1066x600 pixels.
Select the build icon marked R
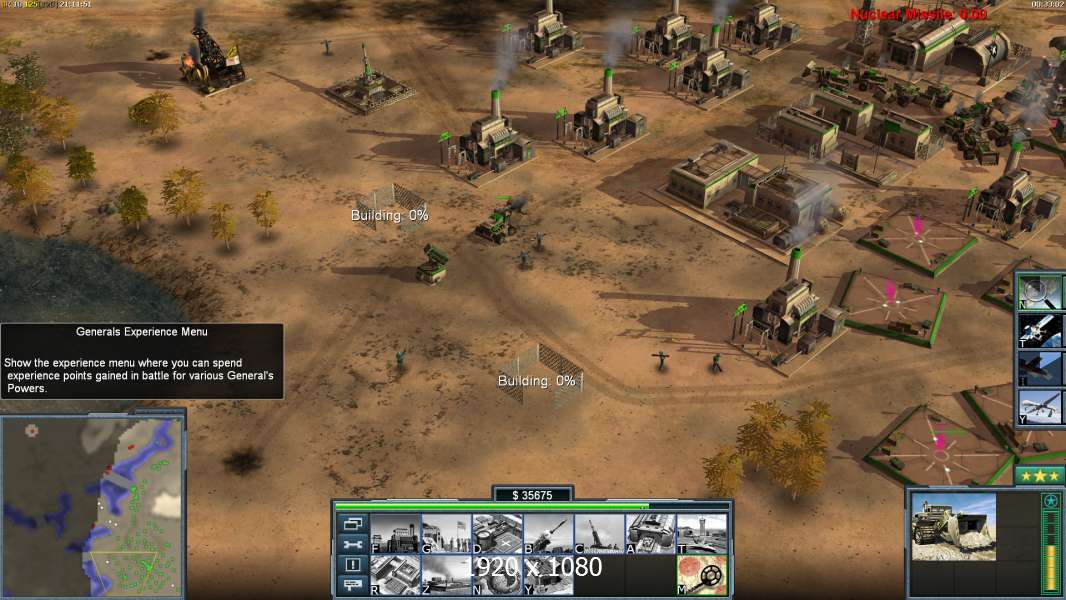pos(395,575)
